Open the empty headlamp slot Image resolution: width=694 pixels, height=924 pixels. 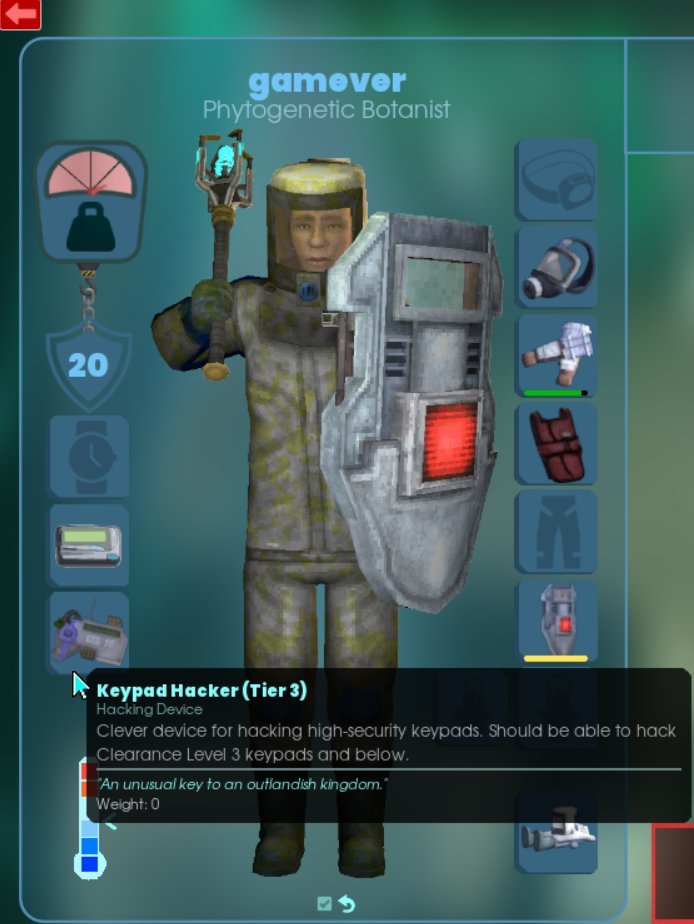556,179
